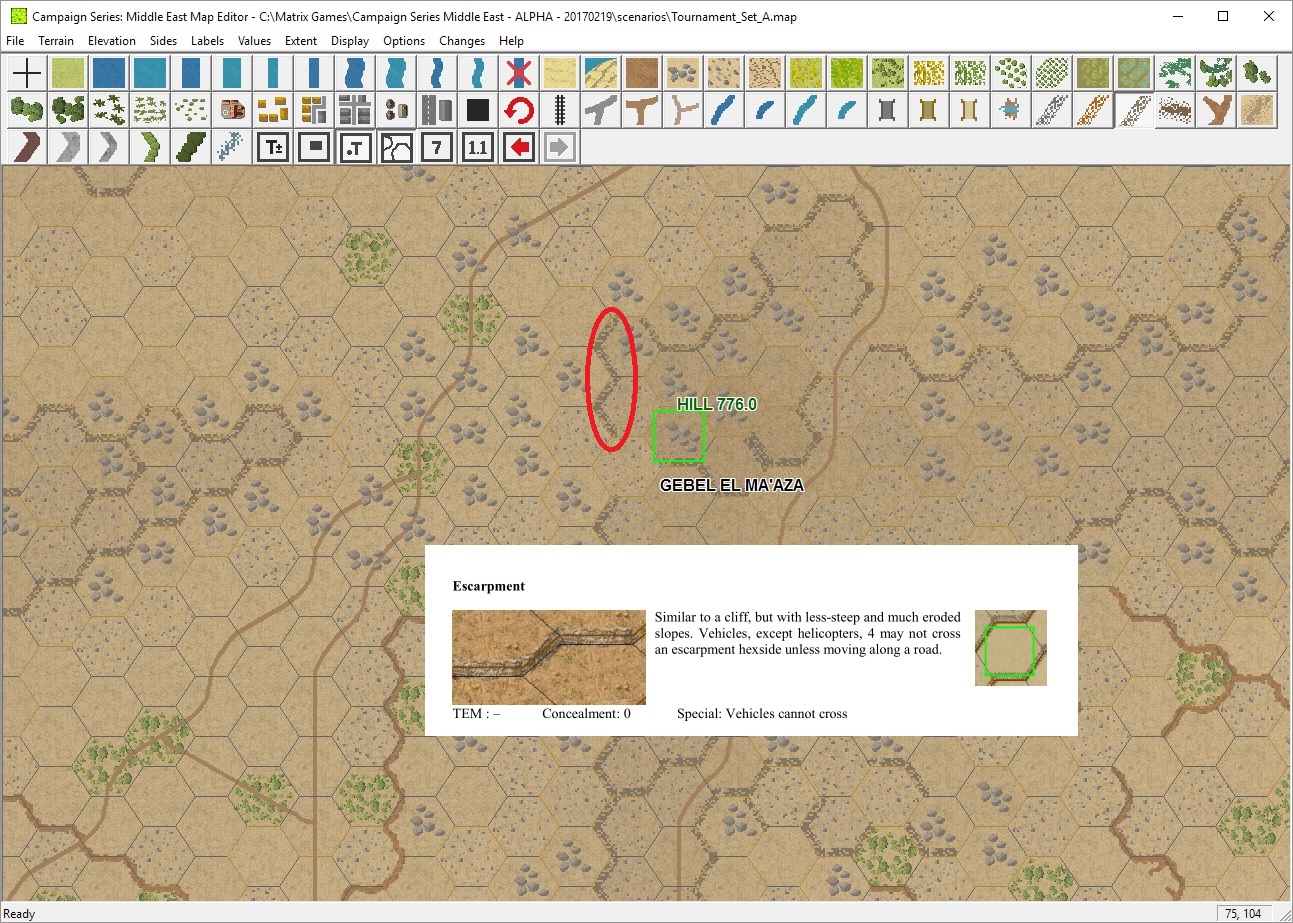Select the village buildings terrain tool
Screen dimensions: 1293x923
(272, 110)
